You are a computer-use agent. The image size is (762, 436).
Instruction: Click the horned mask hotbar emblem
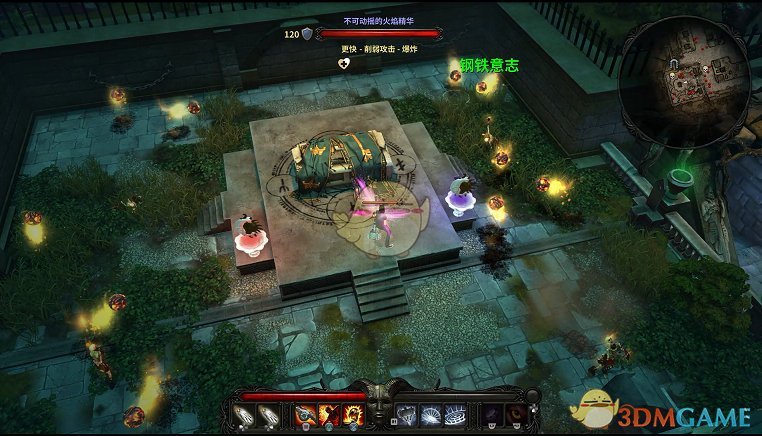(x=379, y=410)
